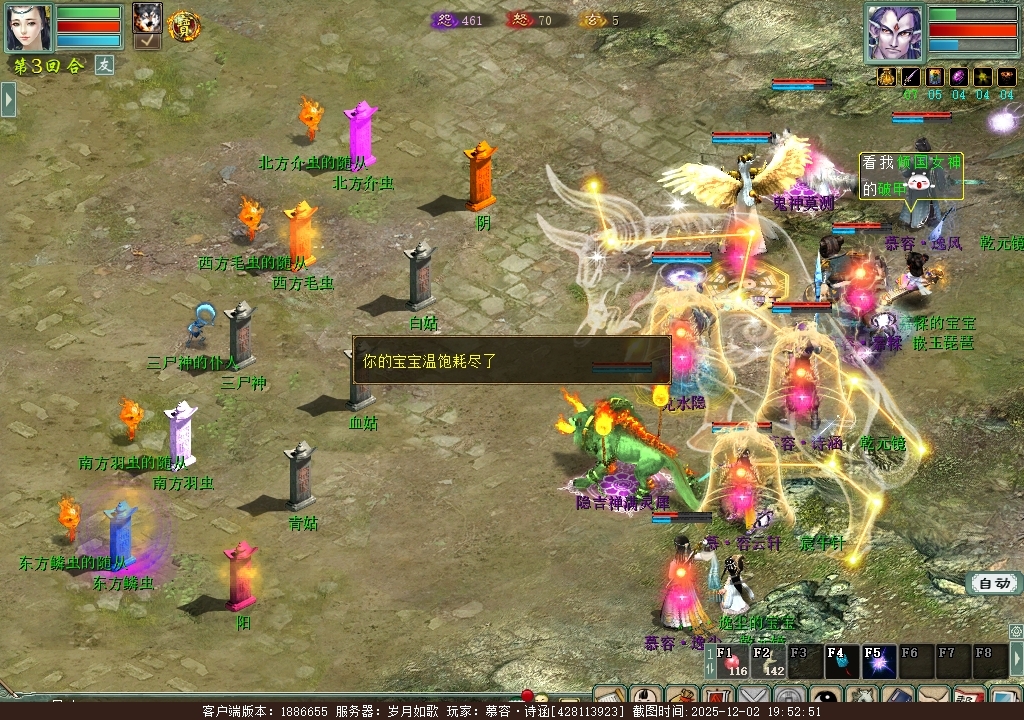
Task: Expand the hotbar's right arrow
Action: (1017, 660)
